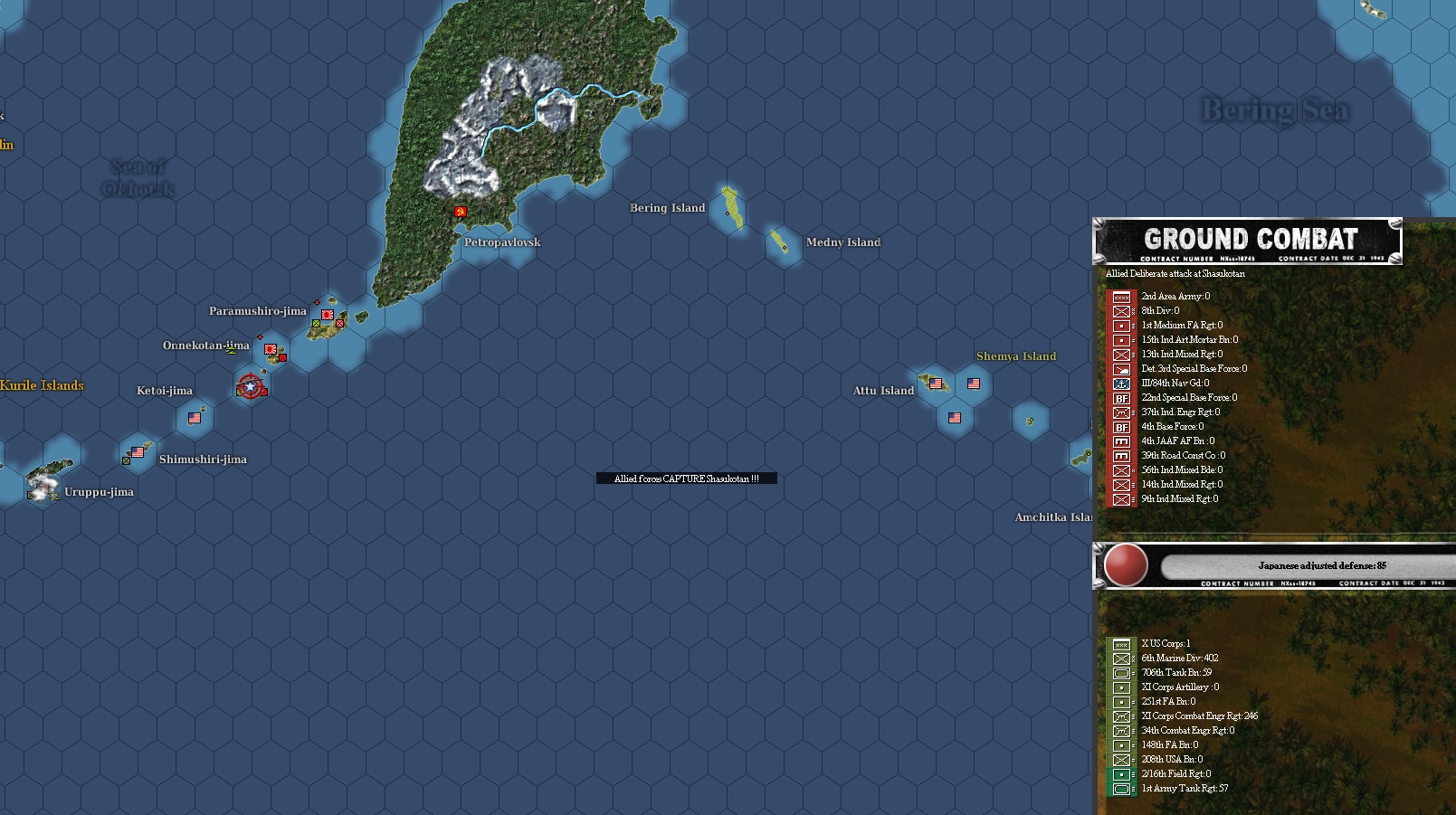Choose the 8th Div entry in Japanese list

(x=1160, y=311)
